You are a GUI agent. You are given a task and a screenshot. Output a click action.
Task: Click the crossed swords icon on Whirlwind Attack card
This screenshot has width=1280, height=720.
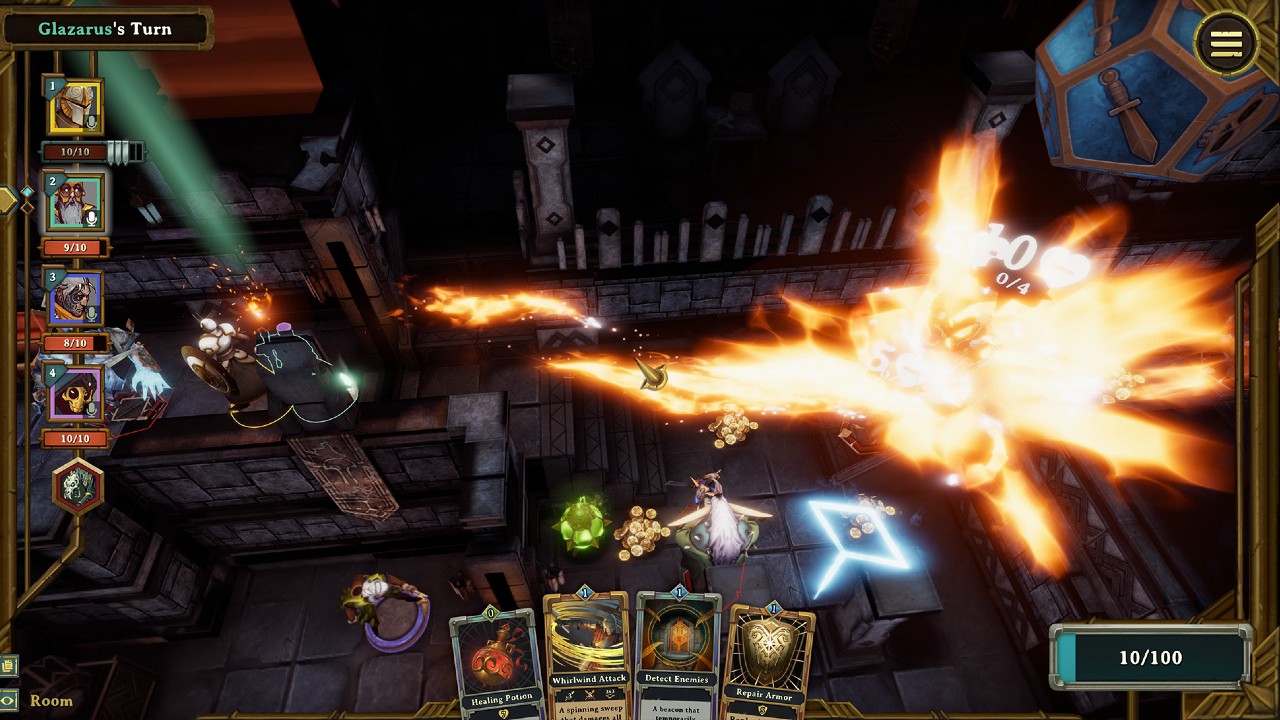coord(589,694)
